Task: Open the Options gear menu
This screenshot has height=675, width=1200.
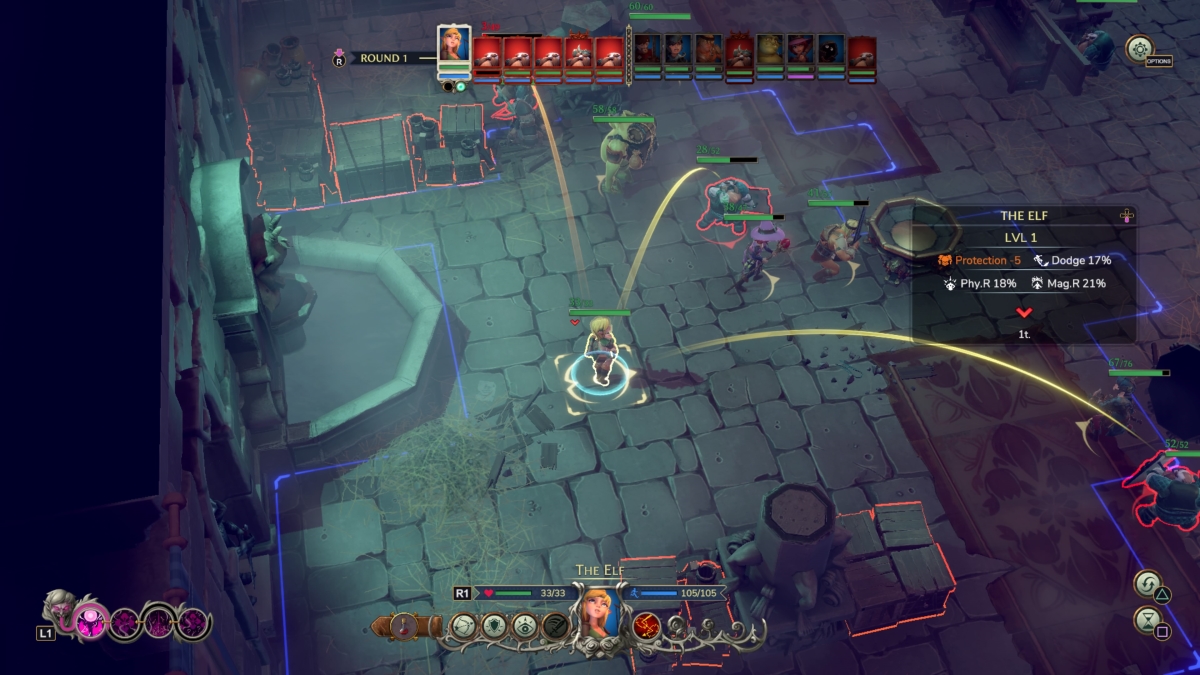Action: [x=1139, y=48]
